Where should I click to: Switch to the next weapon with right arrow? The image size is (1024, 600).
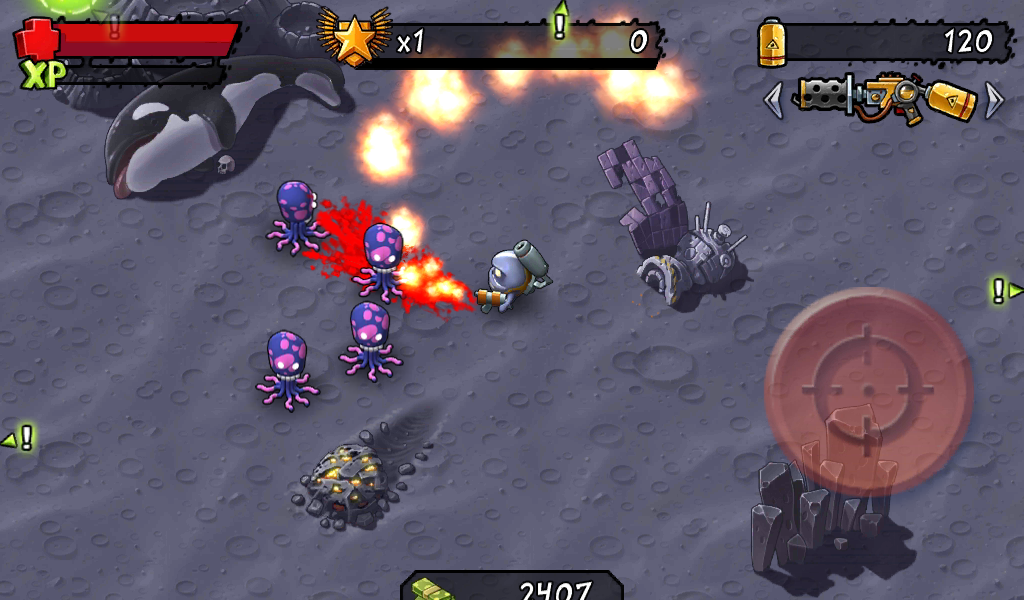(x=994, y=100)
